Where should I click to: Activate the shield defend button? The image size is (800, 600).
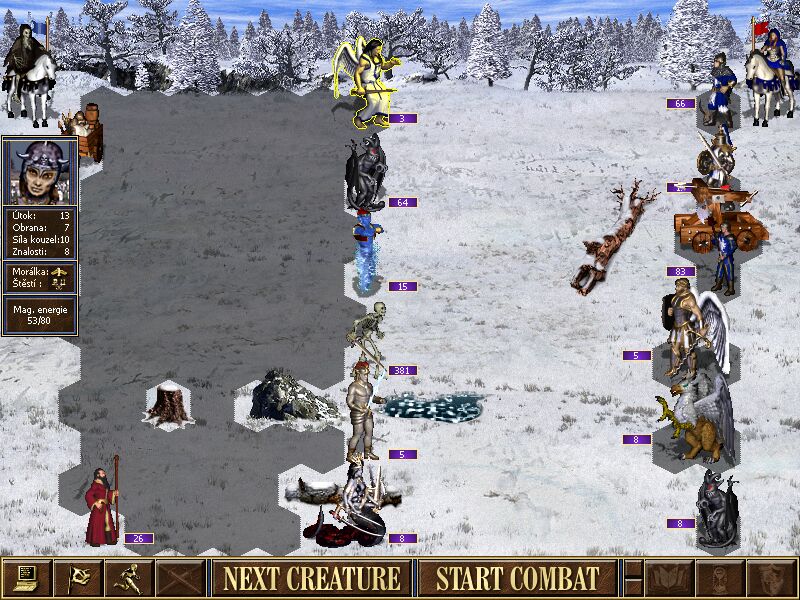coord(770,578)
